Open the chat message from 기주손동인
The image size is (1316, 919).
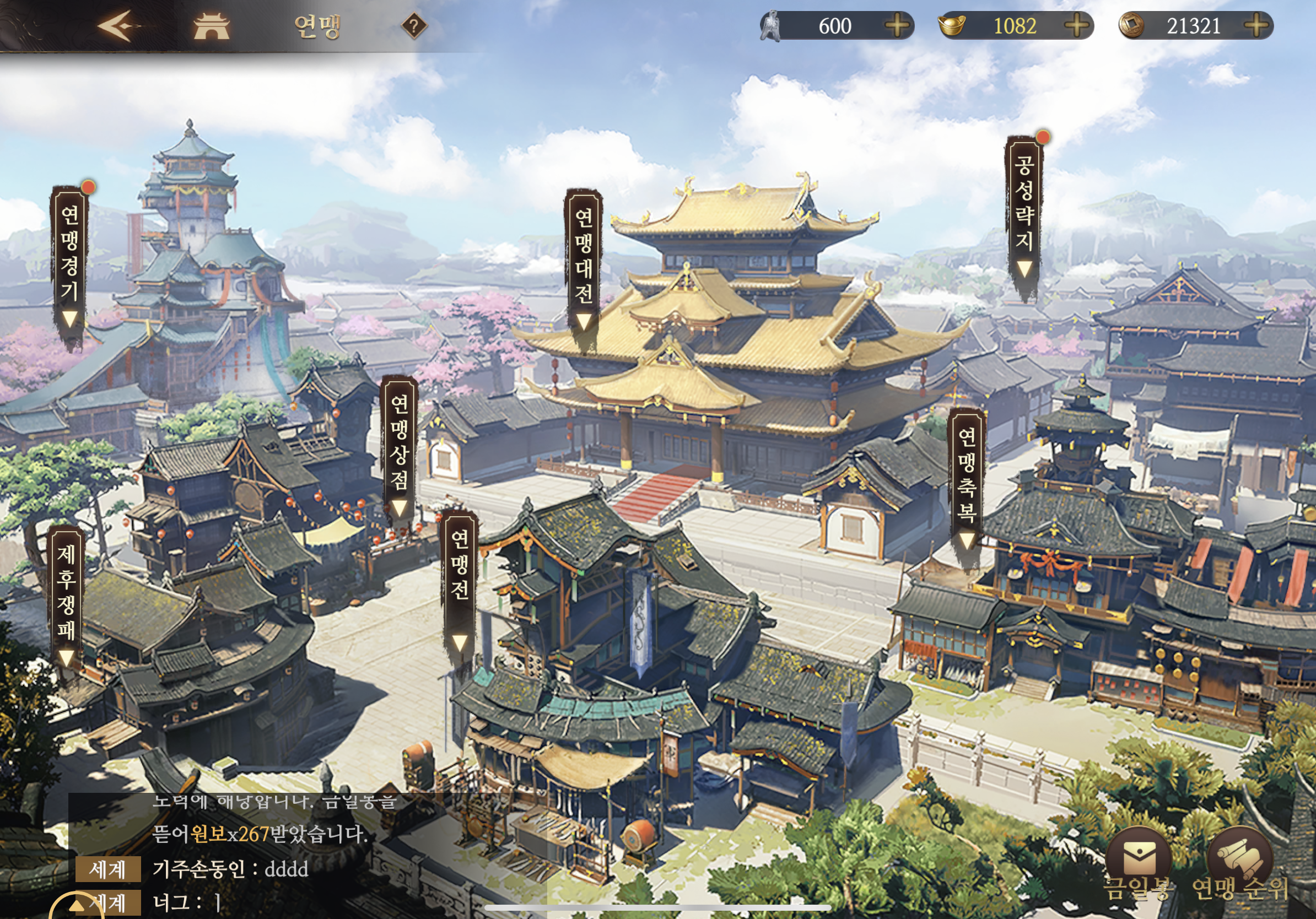pyautogui.click(x=229, y=869)
